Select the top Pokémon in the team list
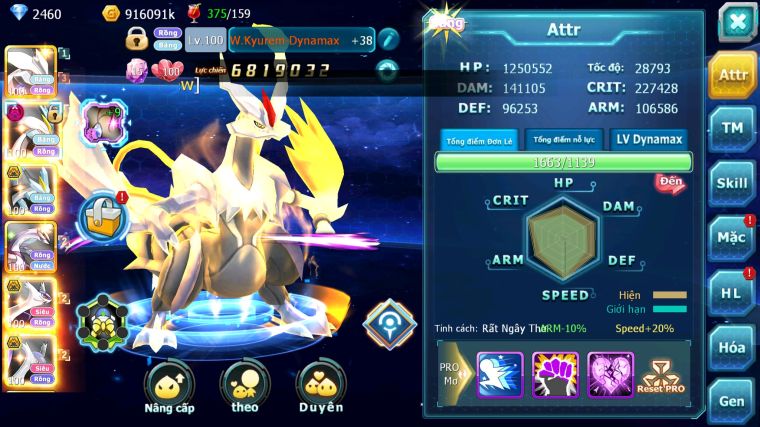Screen dimensions: 760x427 (x=30, y=68)
